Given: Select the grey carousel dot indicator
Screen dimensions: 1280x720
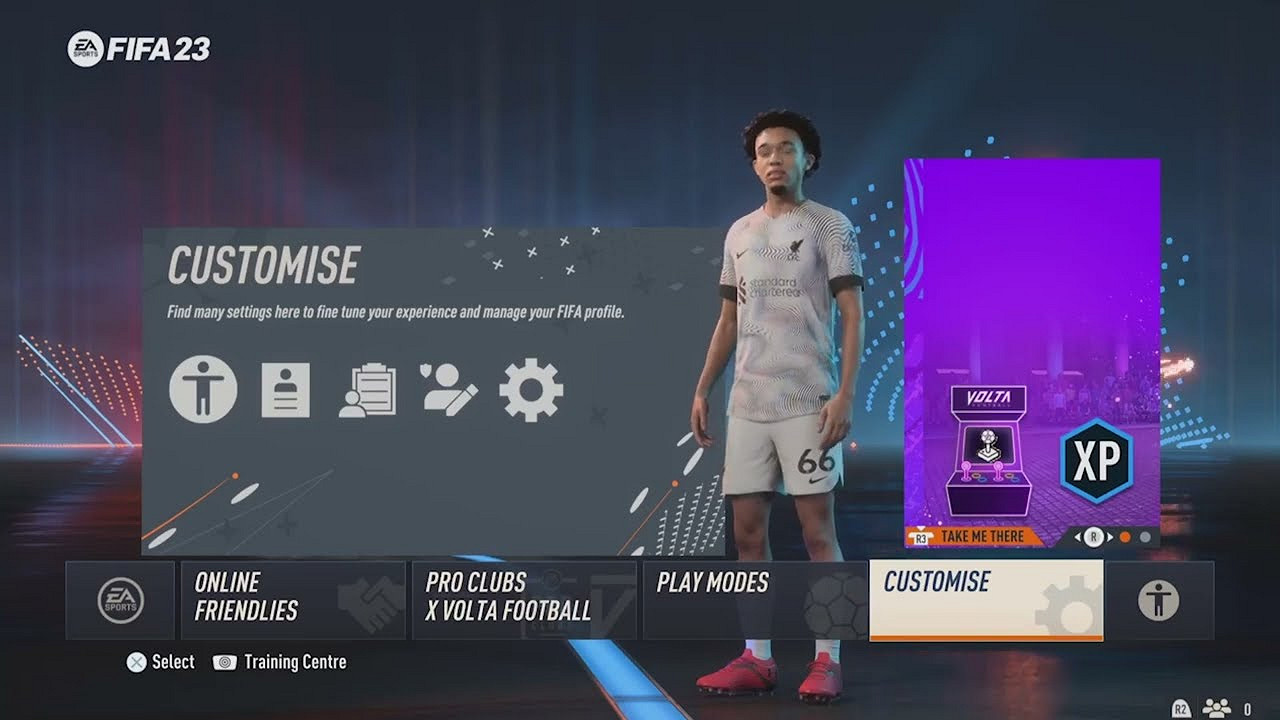Looking at the screenshot, I should (1144, 536).
